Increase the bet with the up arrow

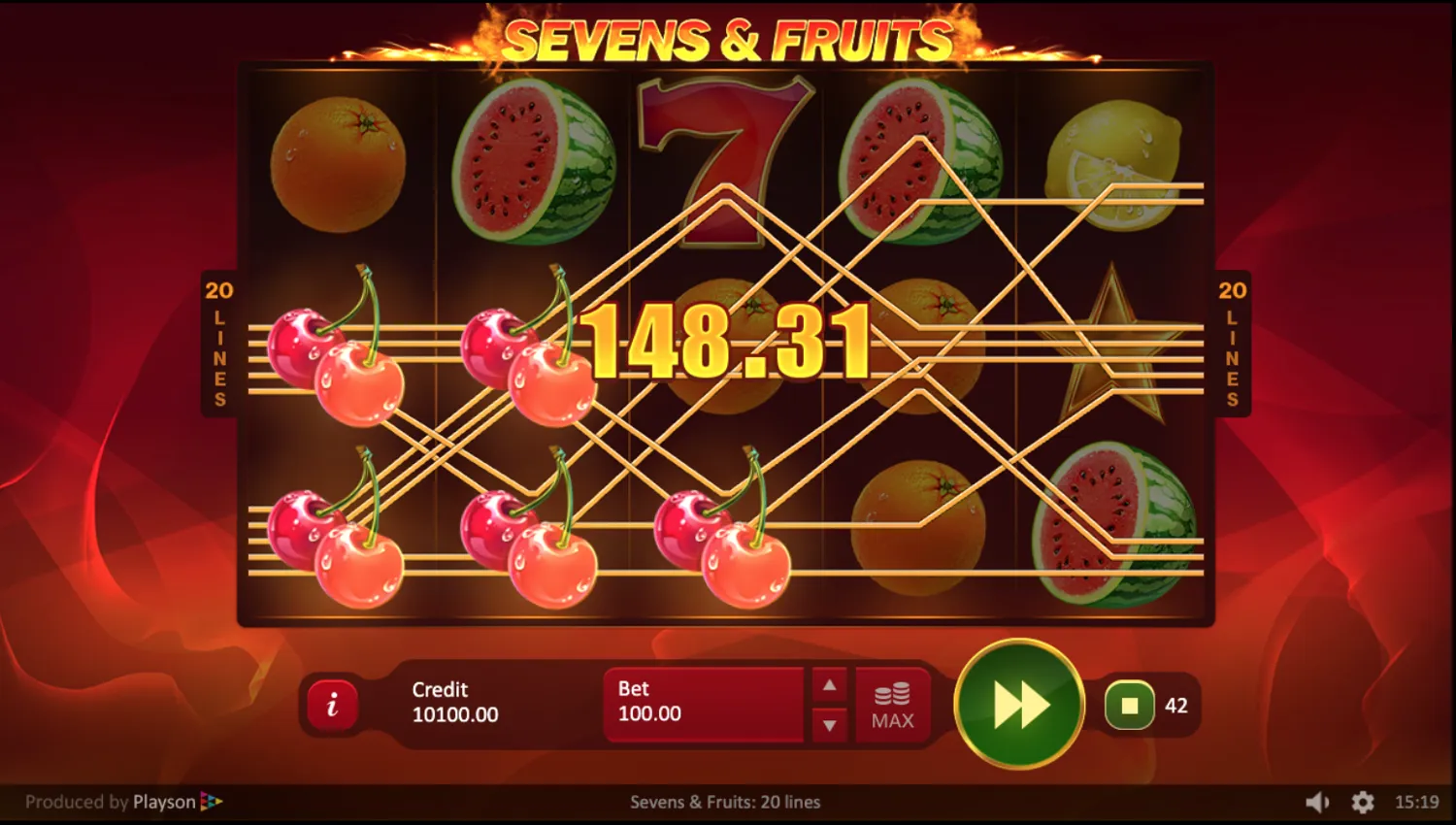coord(830,684)
